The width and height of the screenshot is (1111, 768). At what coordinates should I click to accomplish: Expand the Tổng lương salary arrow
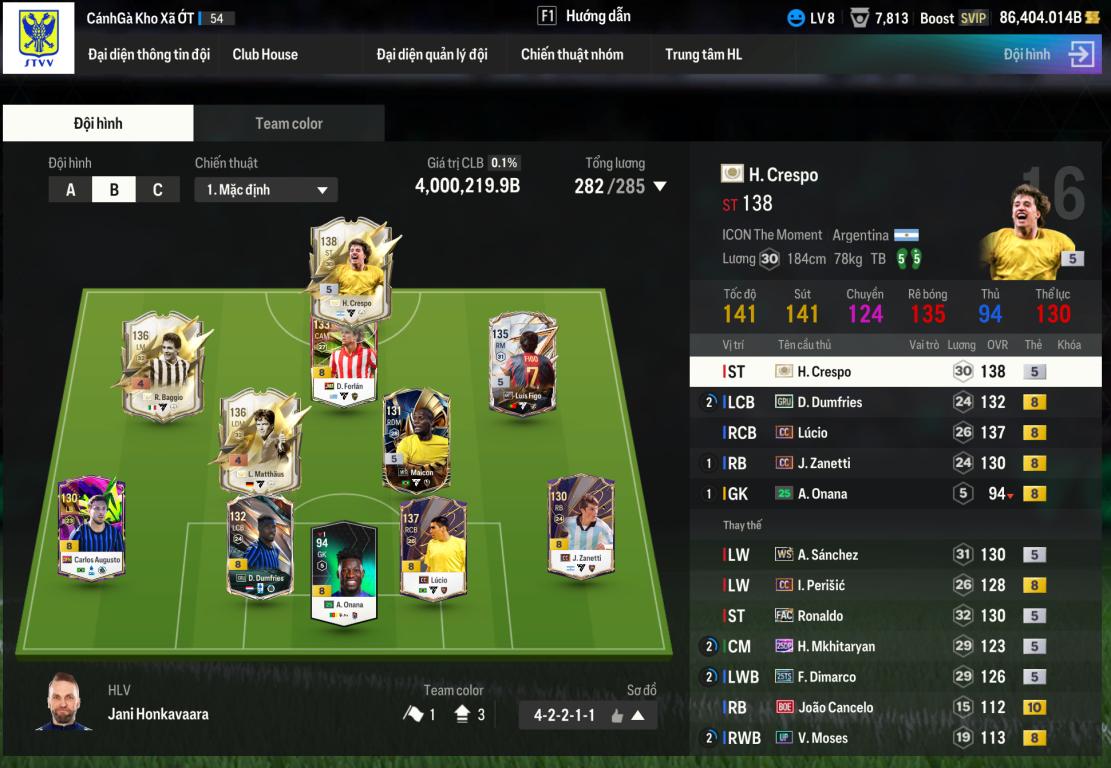click(659, 186)
